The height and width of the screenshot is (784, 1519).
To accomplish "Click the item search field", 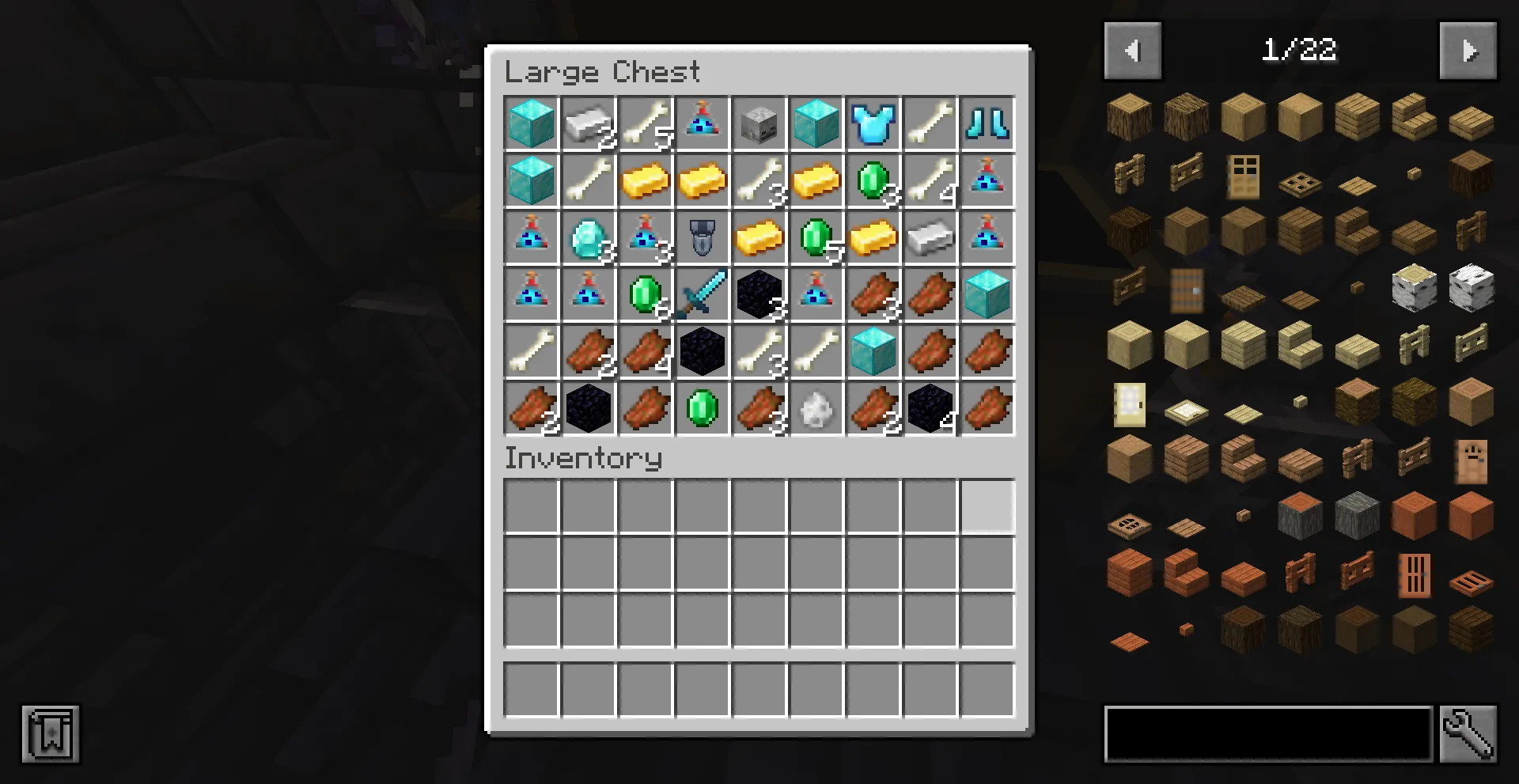I will (x=1266, y=732).
